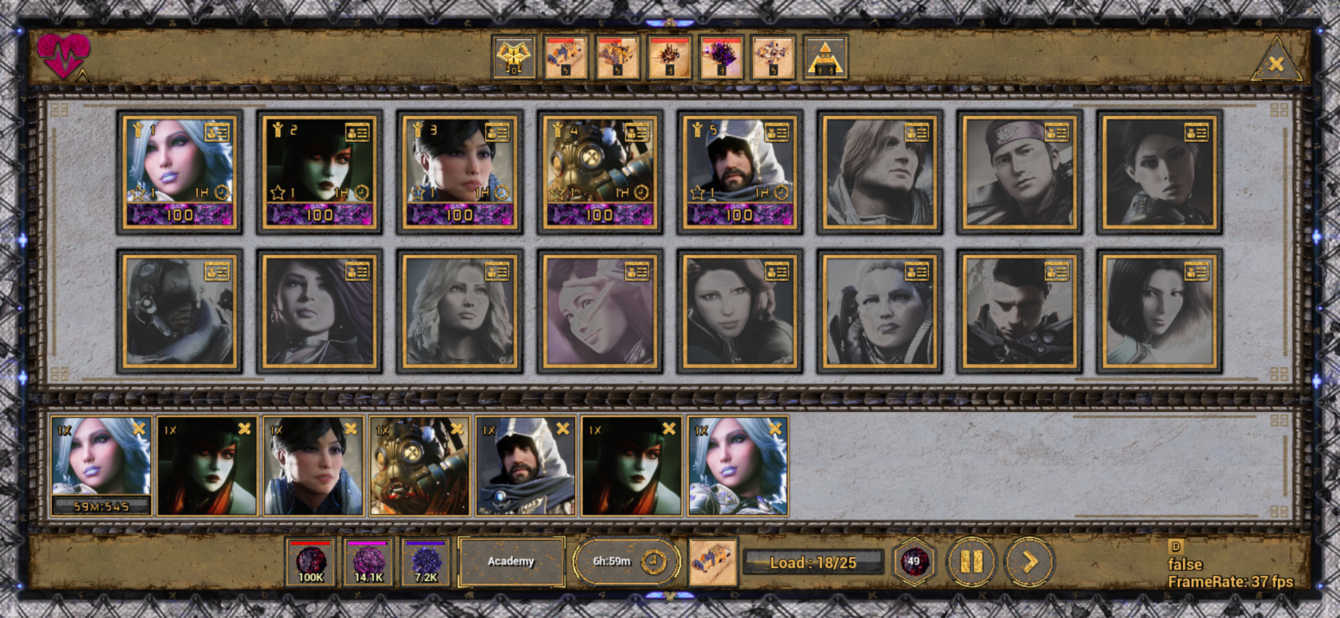1340x618 pixels.
Task: Open the Academy button
Action: click(x=511, y=562)
